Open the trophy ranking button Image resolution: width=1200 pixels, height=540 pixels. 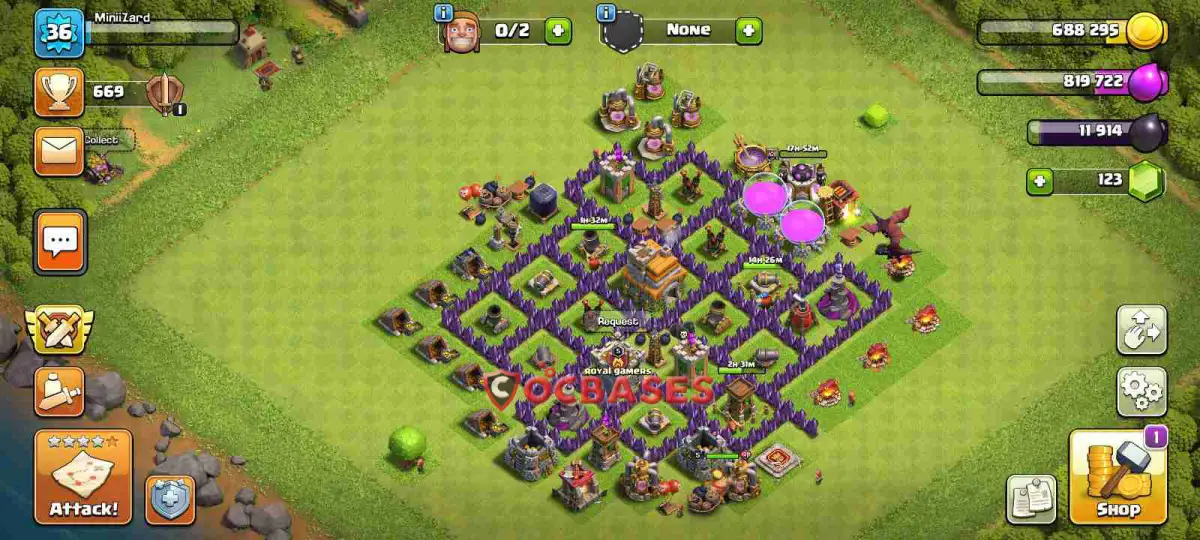click(x=59, y=92)
